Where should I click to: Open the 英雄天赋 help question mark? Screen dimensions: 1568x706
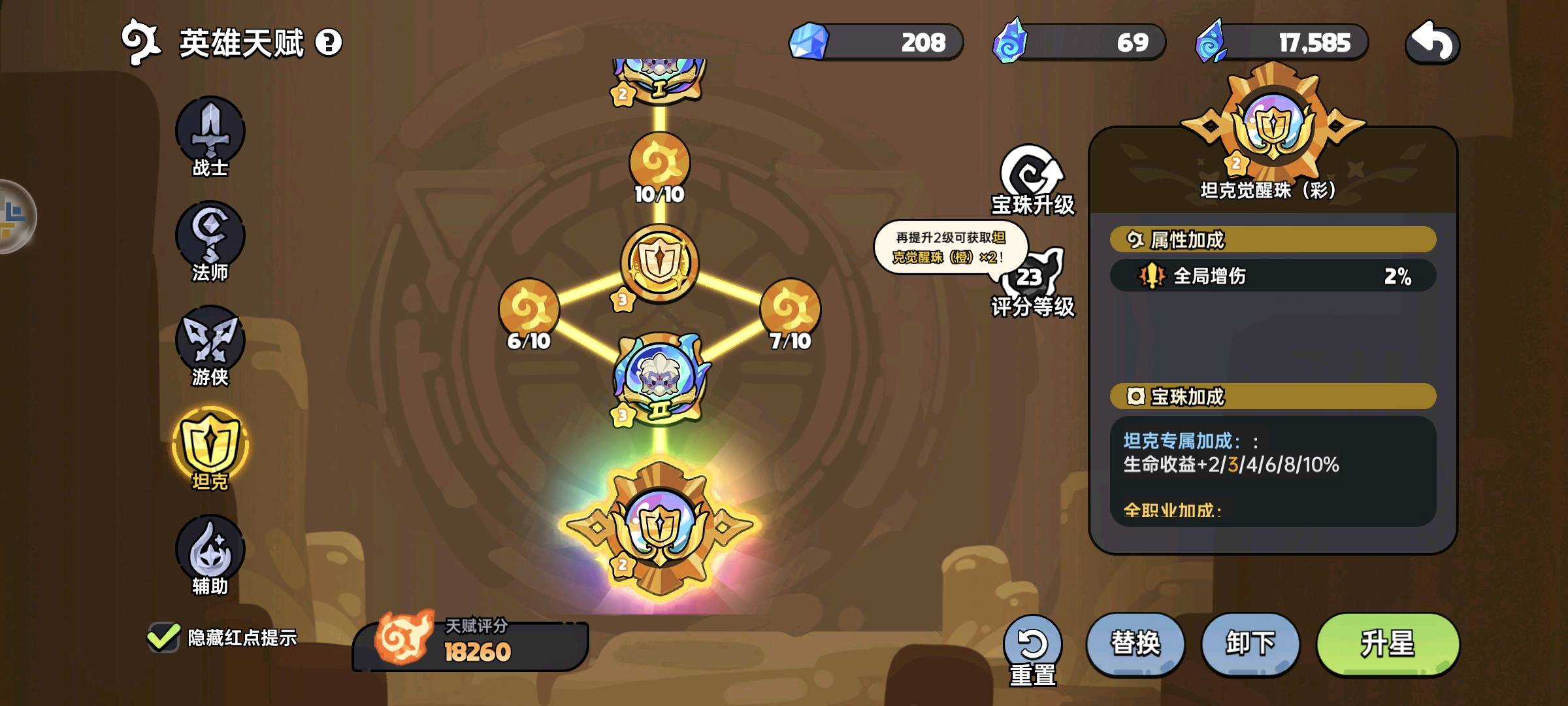[329, 43]
